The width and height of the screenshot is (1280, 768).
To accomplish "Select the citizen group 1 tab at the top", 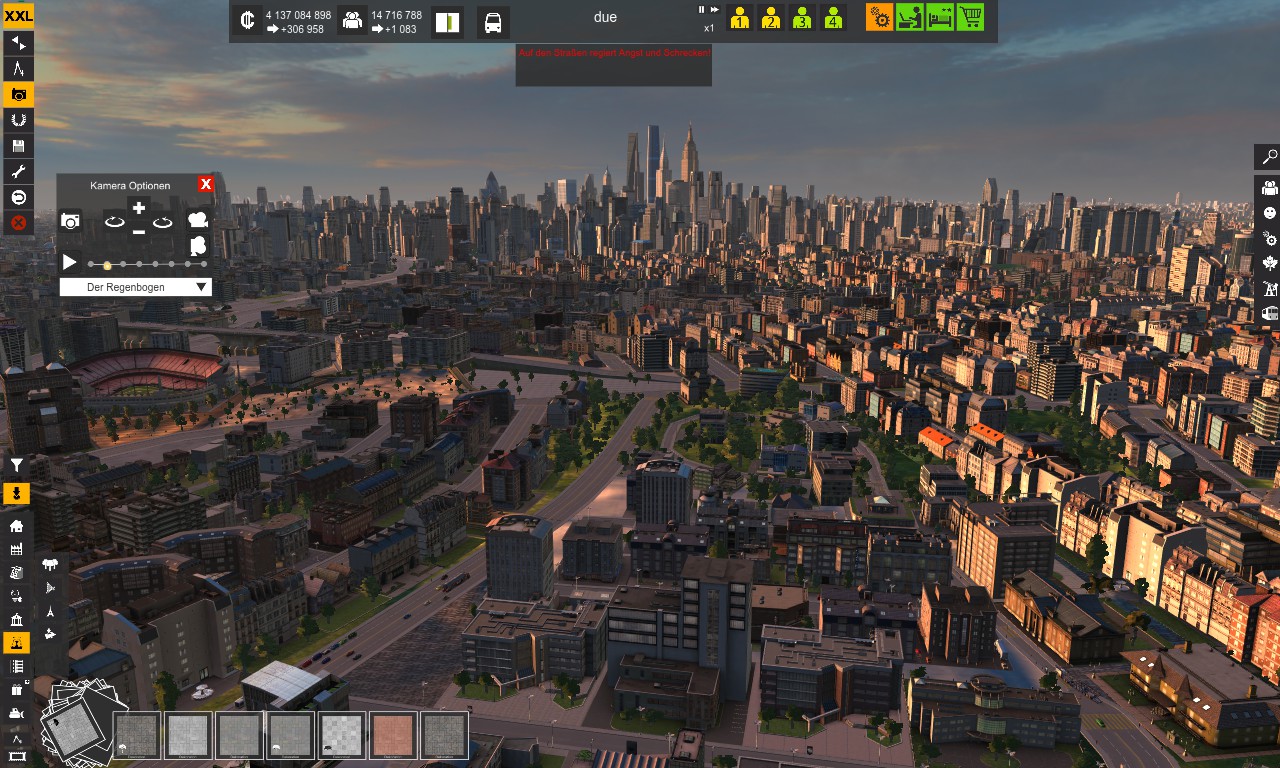I will click(740, 17).
